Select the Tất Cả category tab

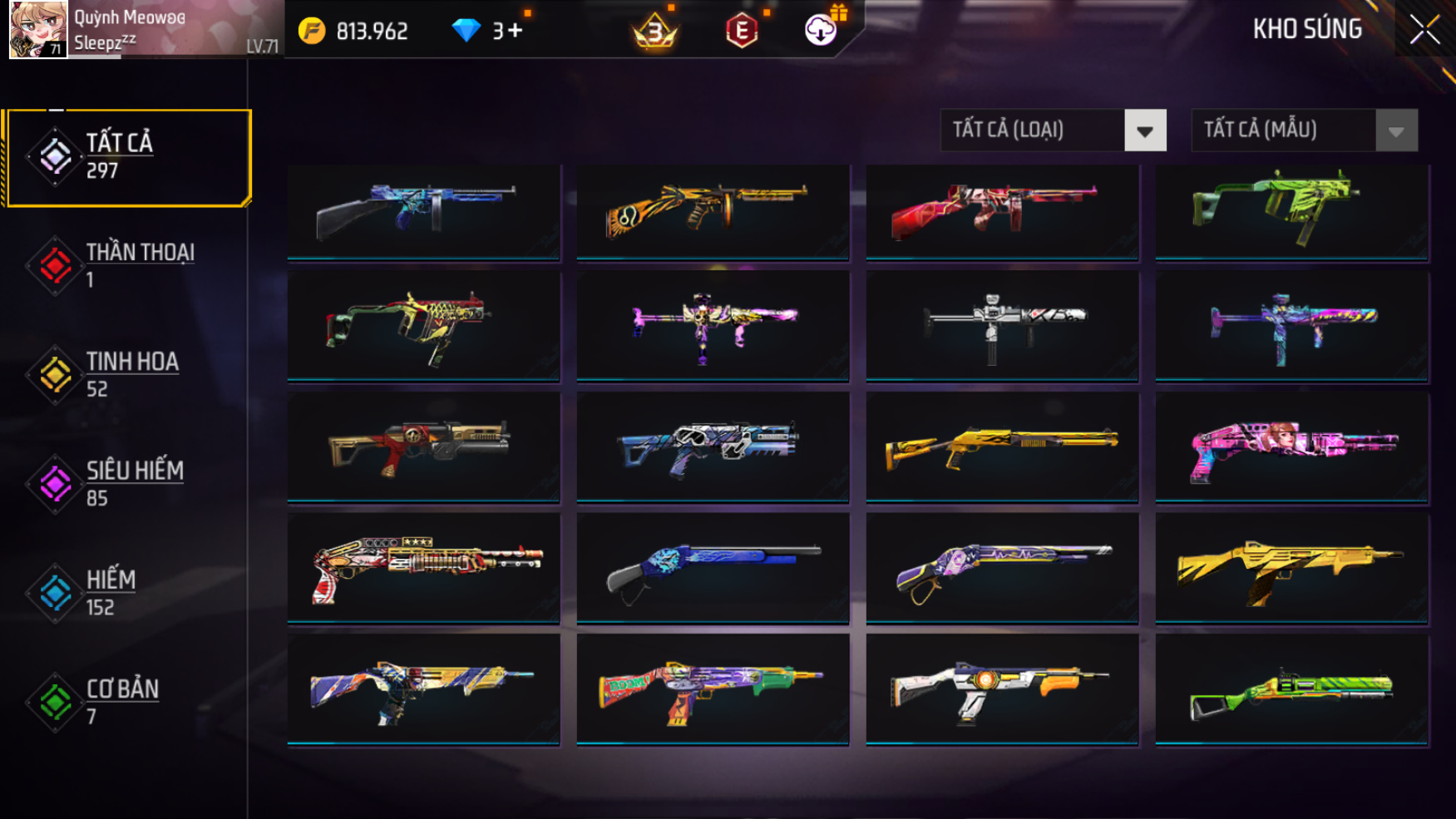[128, 157]
